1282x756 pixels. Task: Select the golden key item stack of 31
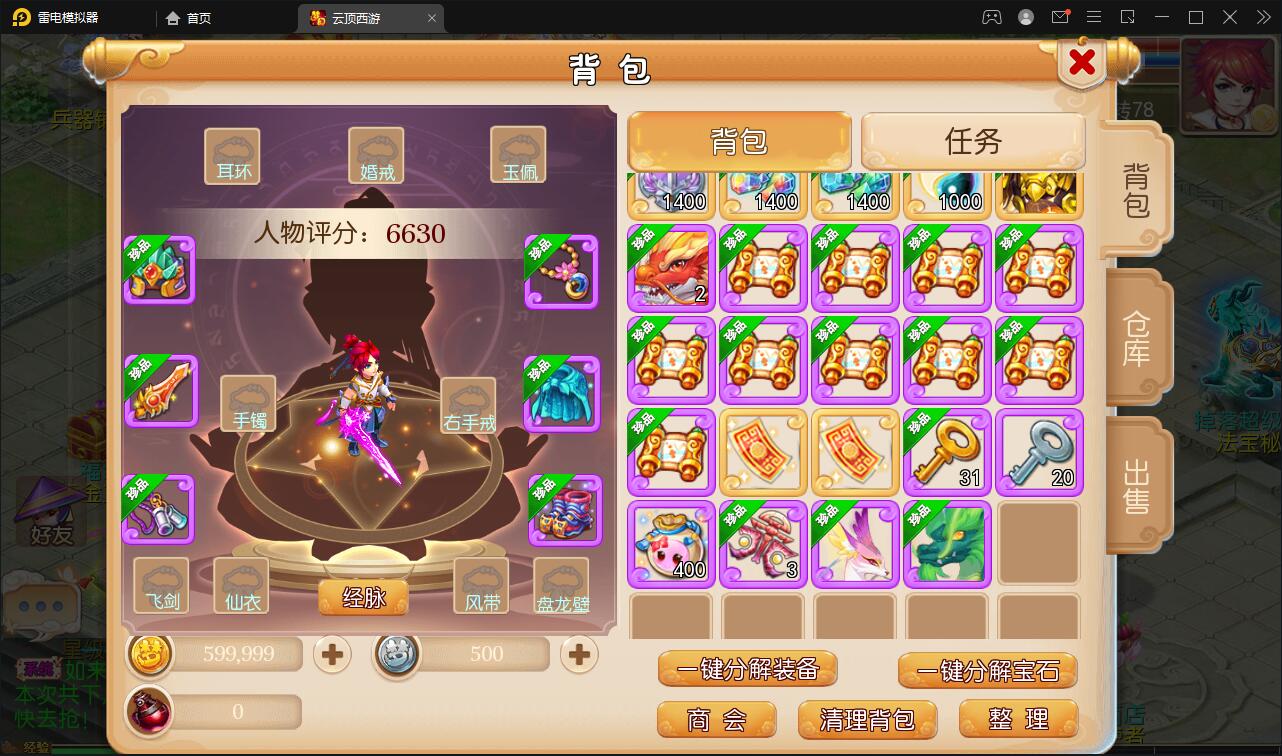[x=946, y=452]
